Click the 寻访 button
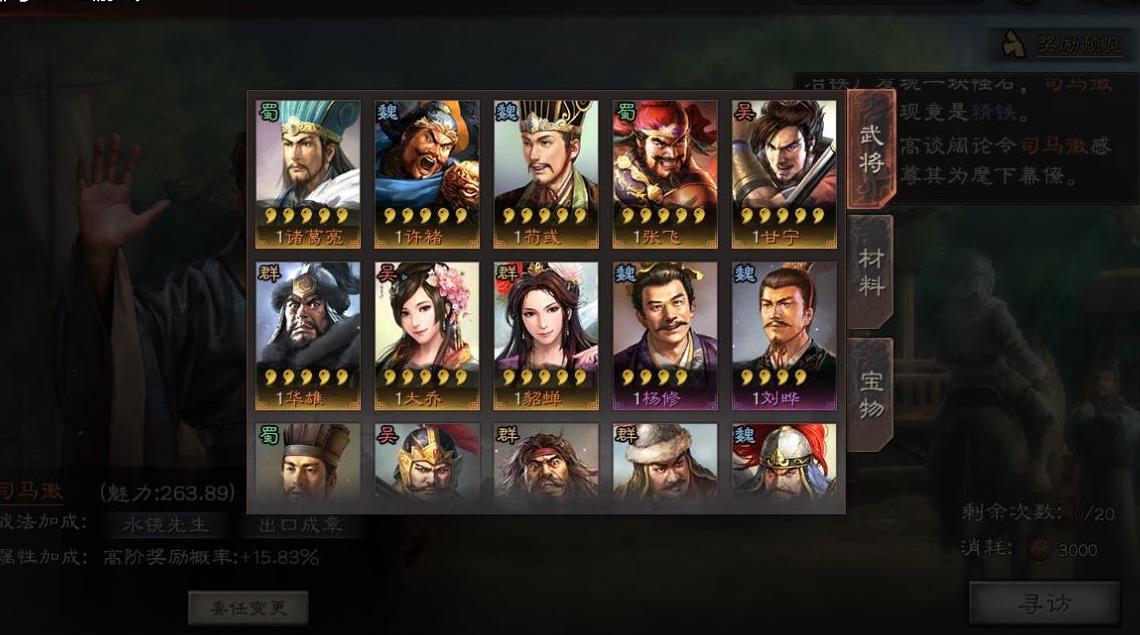Image resolution: width=1140 pixels, height=635 pixels. (1044, 603)
